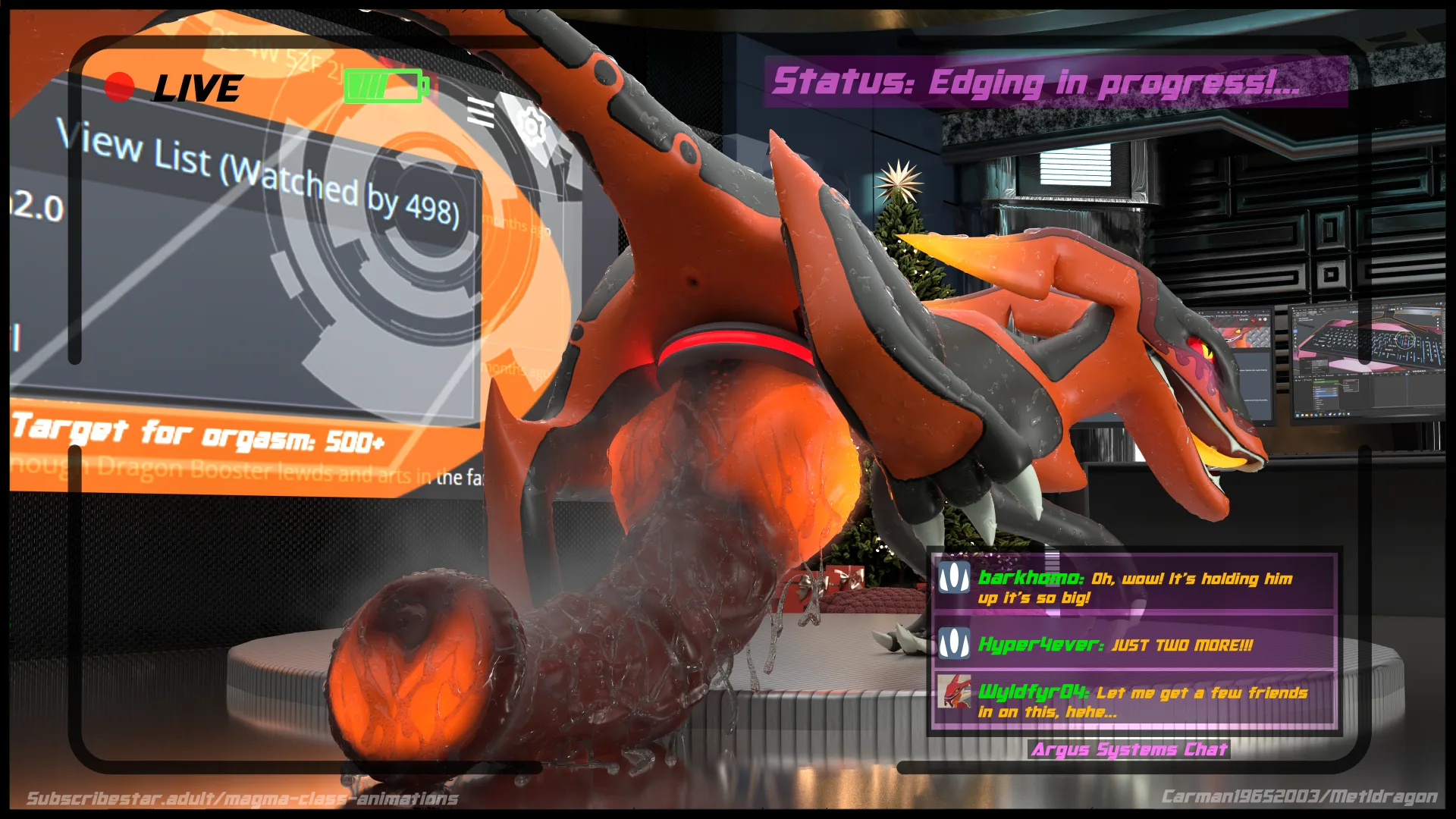The width and height of the screenshot is (1456, 819).
Task: Select Wyldfyr04's chat message
Action: 1141,701
